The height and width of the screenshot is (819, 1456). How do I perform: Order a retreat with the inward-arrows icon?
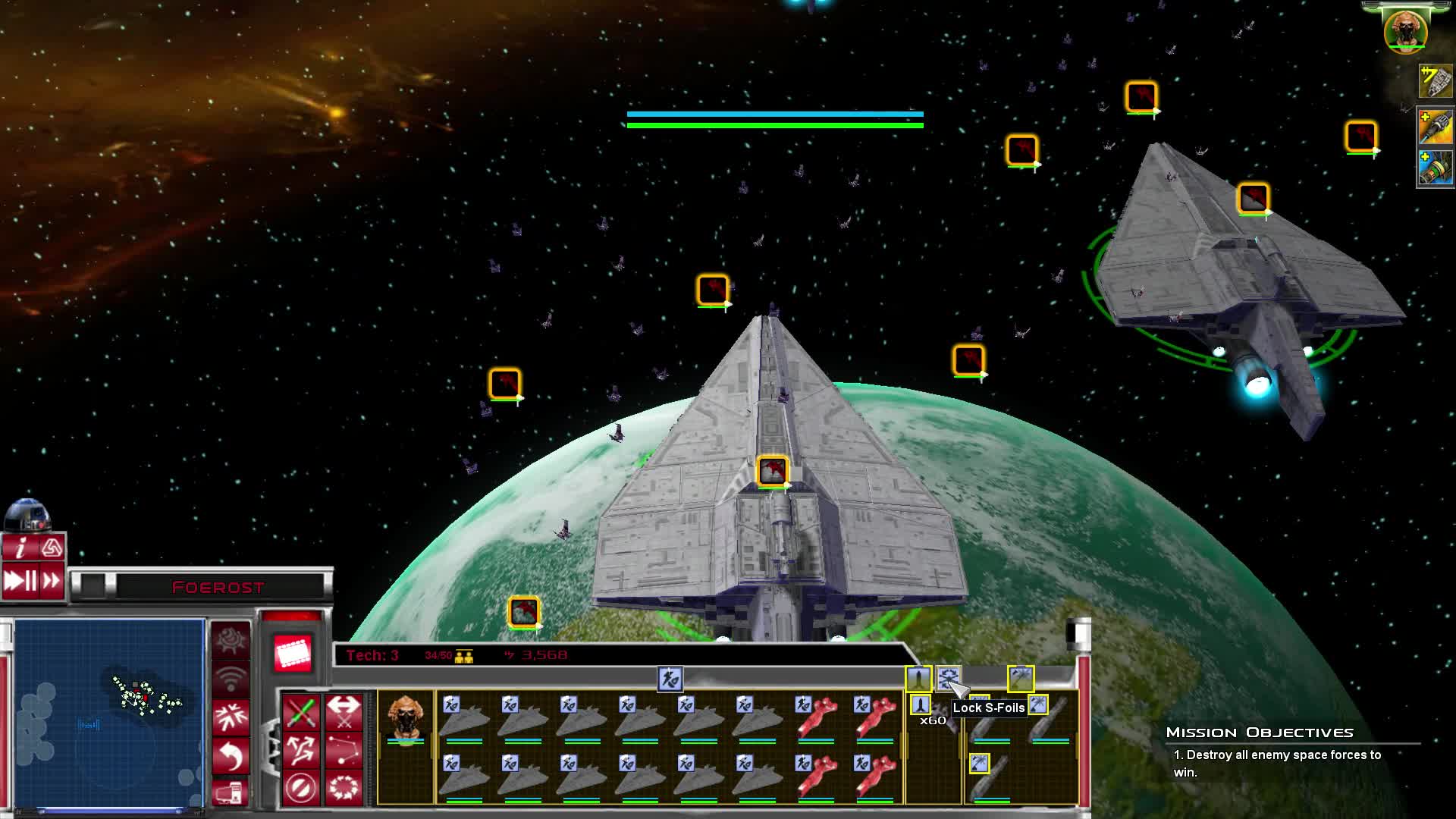tap(231, 717)
